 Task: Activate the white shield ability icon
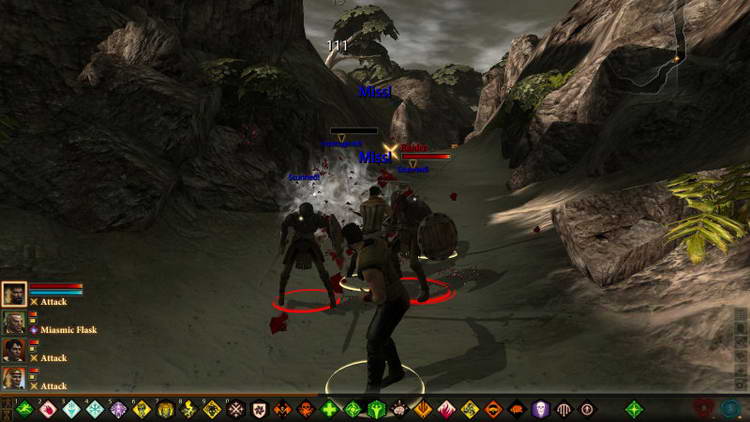coord(259,409)
